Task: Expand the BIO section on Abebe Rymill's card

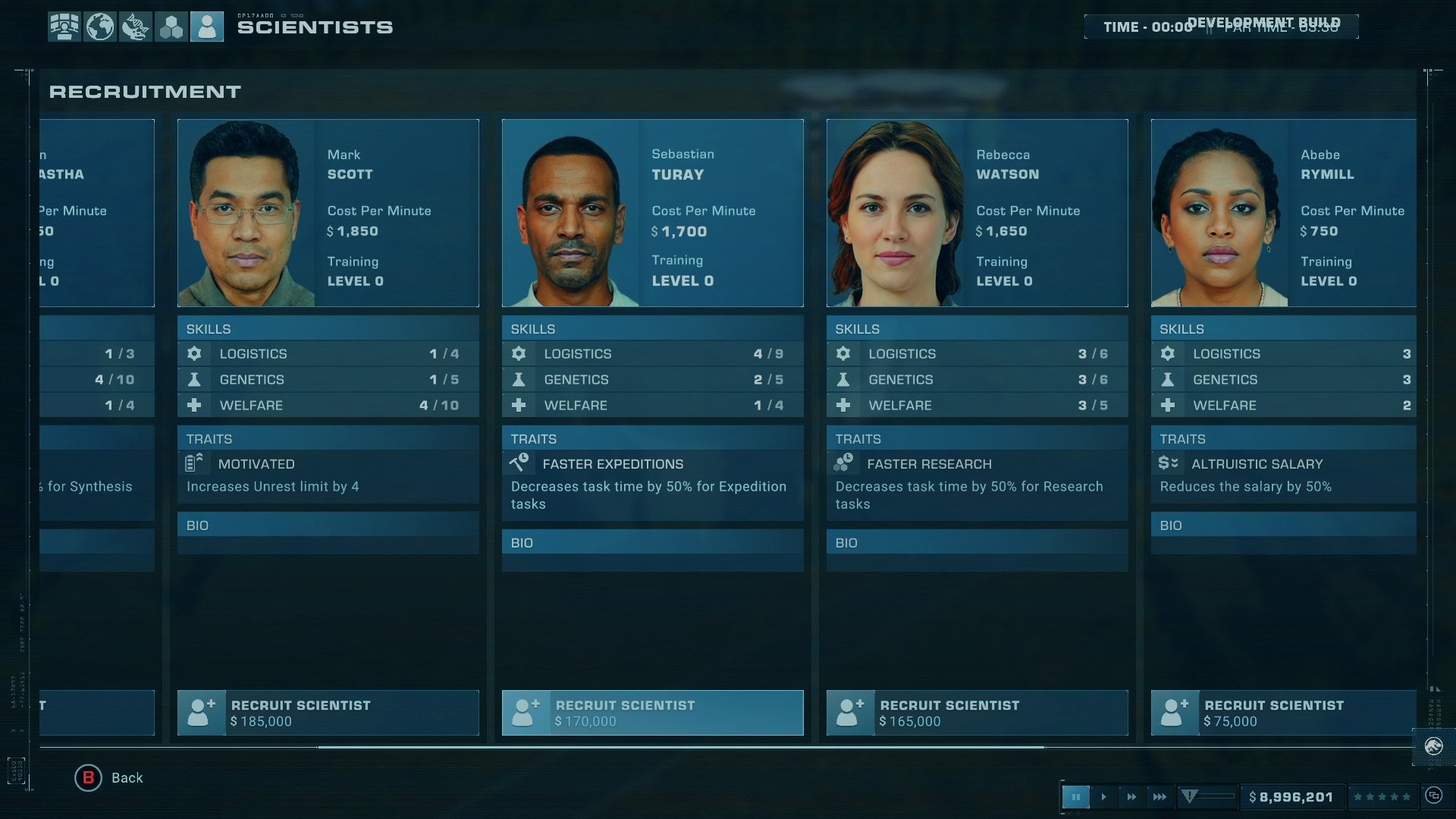Action: pos(1282,525)
